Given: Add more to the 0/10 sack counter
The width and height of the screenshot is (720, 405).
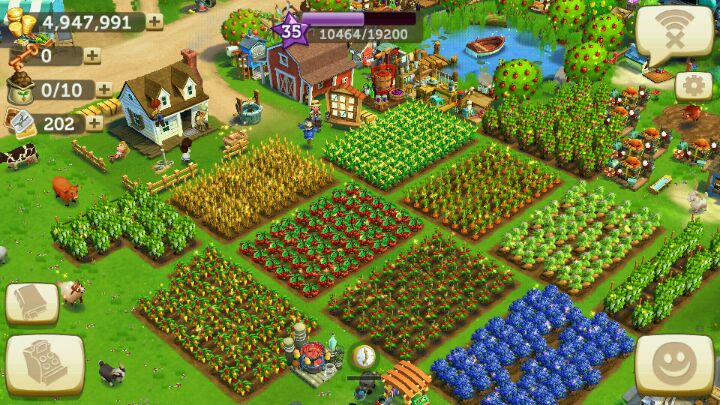Looking at the screenshot, I should [104, 90].
